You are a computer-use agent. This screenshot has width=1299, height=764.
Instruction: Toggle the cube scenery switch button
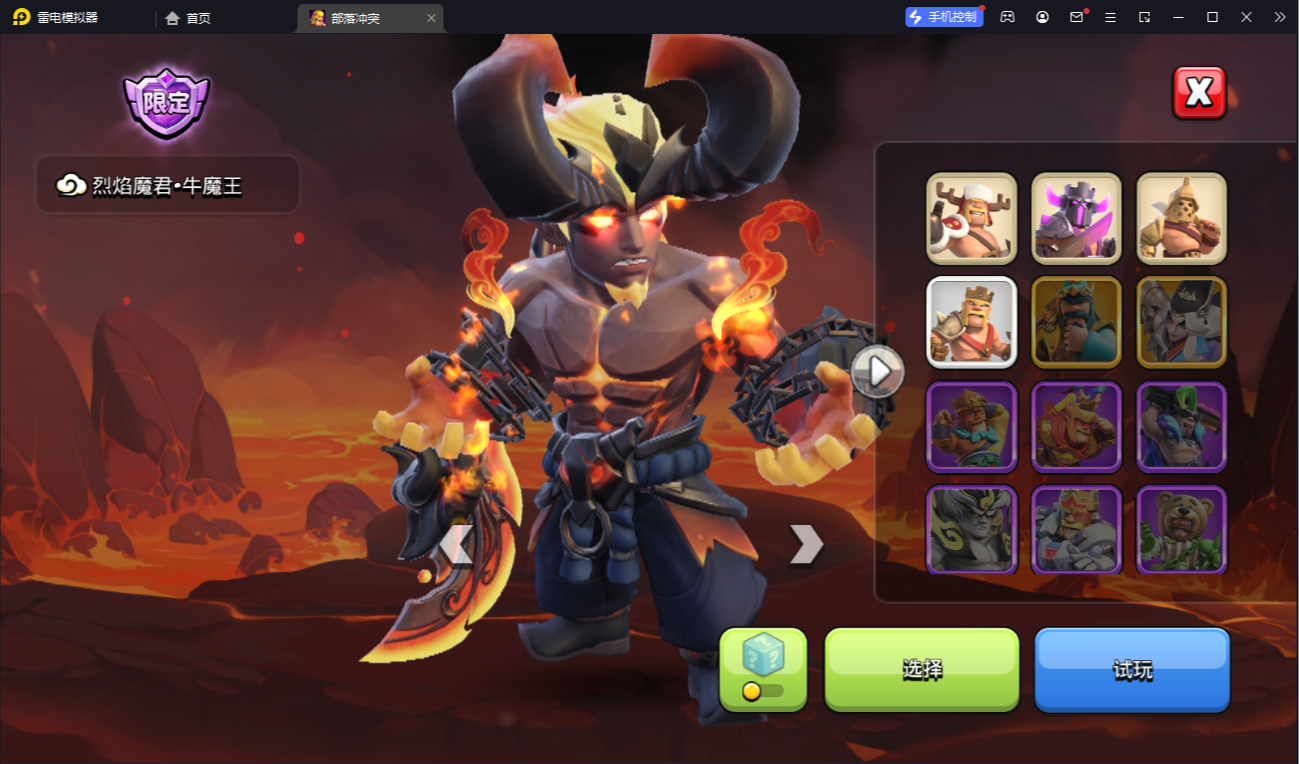[763, 669]
